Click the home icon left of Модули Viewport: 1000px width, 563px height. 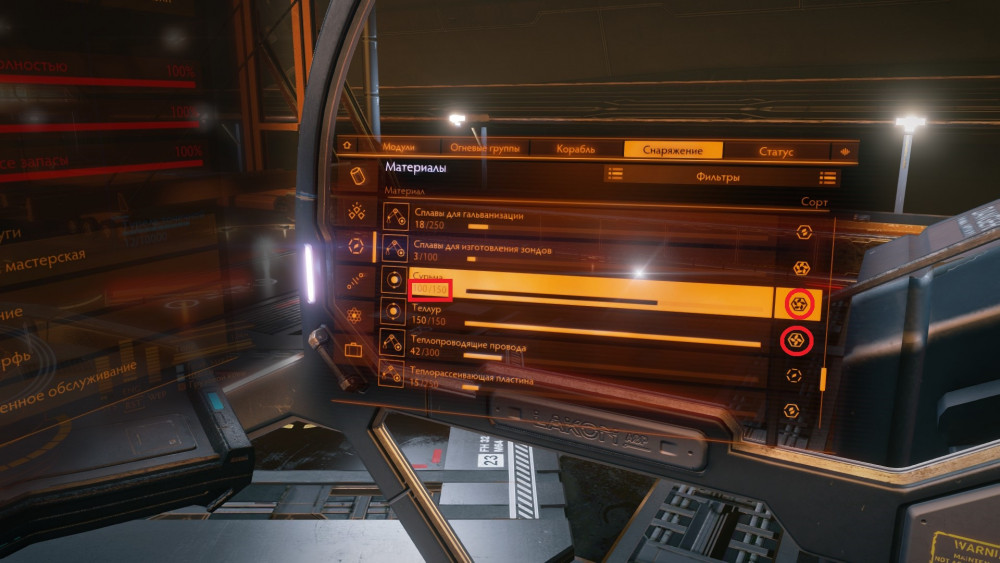tap(347, 145)
